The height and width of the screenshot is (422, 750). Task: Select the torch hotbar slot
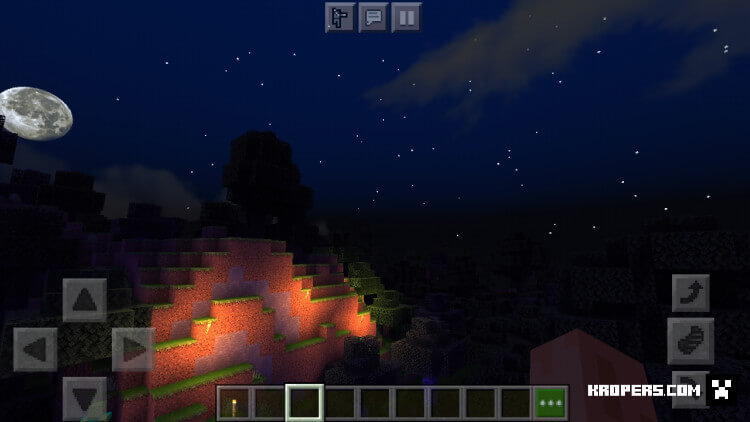click(236, 402)
